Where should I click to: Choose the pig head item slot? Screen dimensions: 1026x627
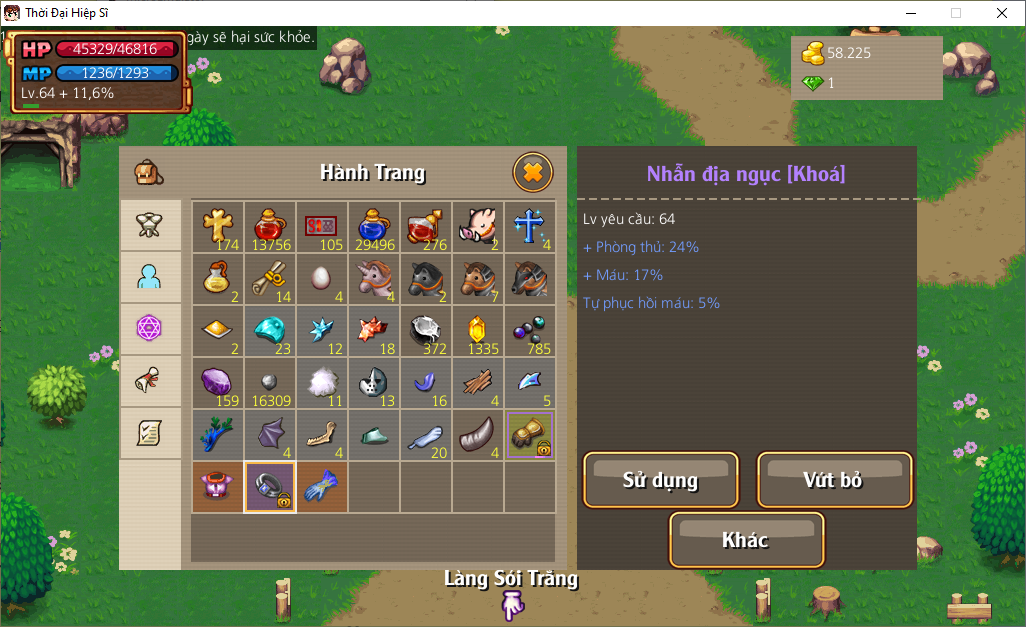point(478,227)
